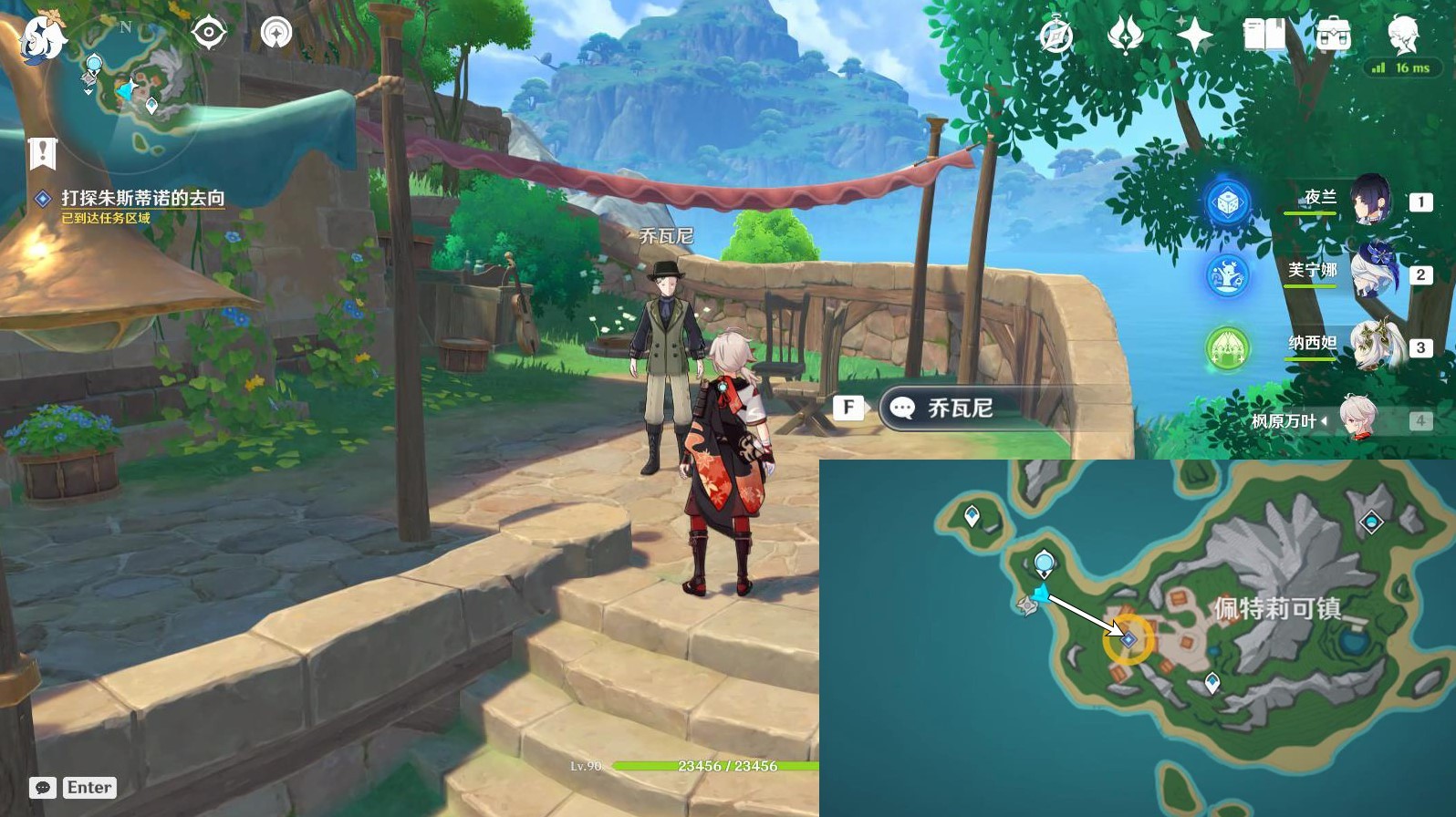1456x817 pixels.
Task: Open the chat box speech bubble
Action: pos(43,788)
